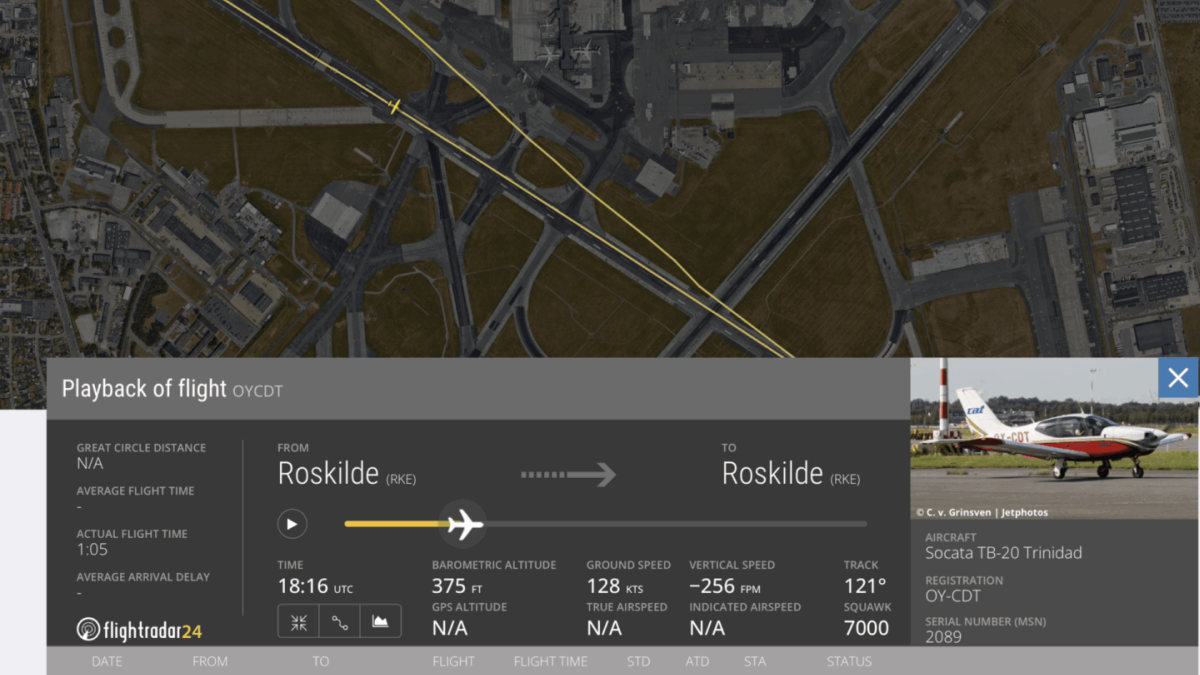This screenshot has height=675, width=1200.
Task: Click the FLIGHT TIME column header
Action: [550, 661]
